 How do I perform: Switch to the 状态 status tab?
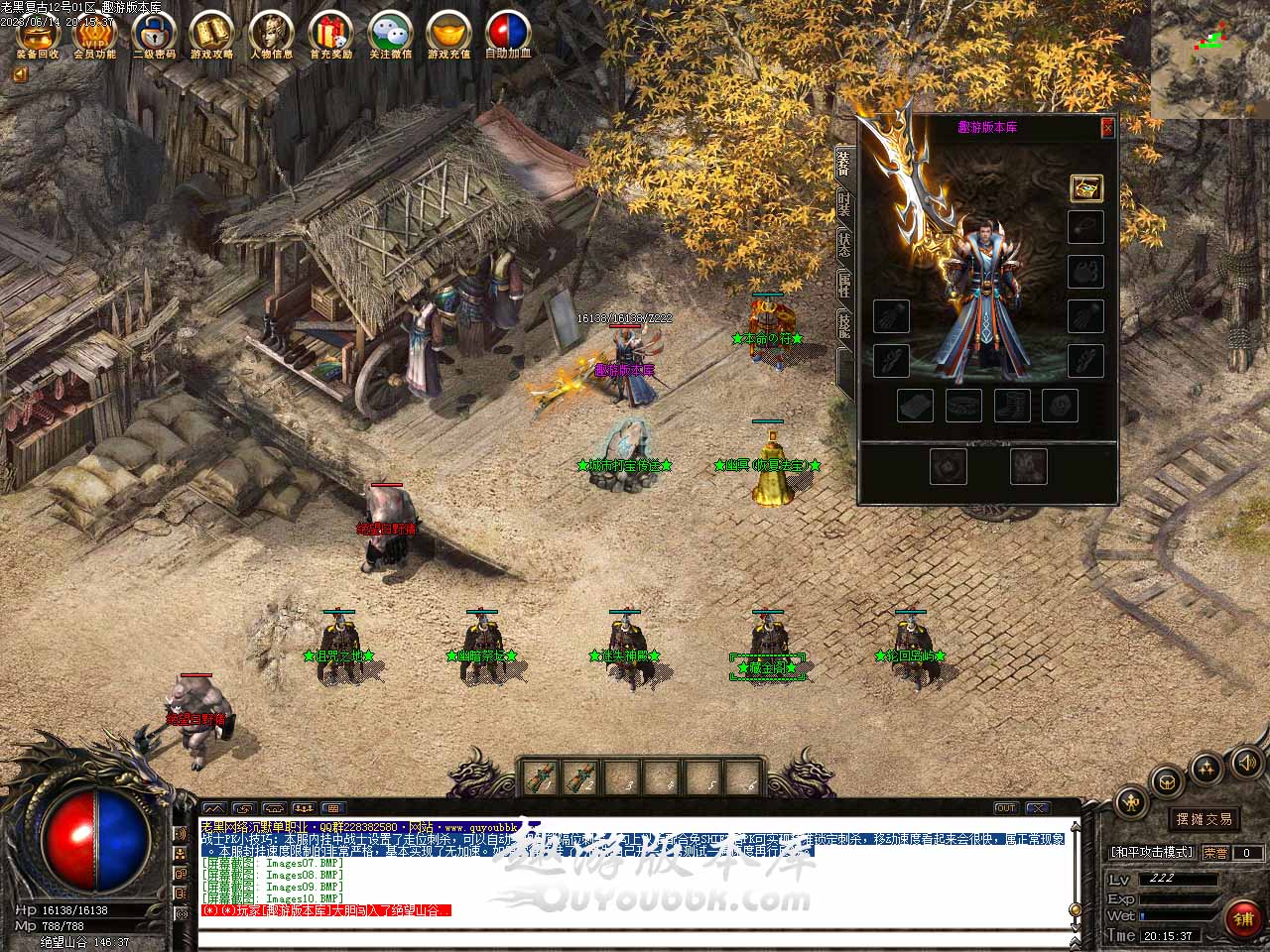coord(843,244)
